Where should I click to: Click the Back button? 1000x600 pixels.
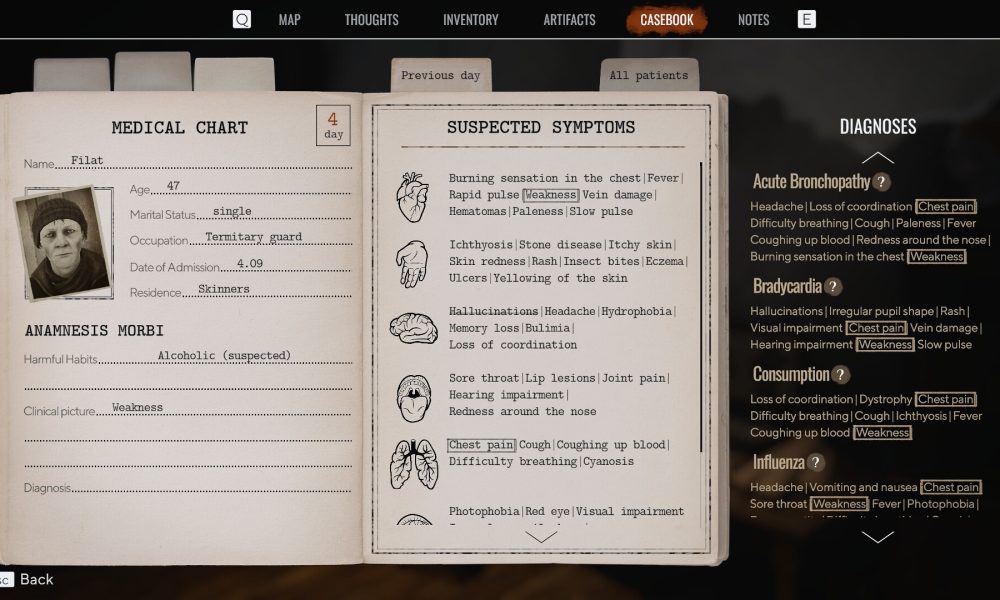(x=37, y=579)
